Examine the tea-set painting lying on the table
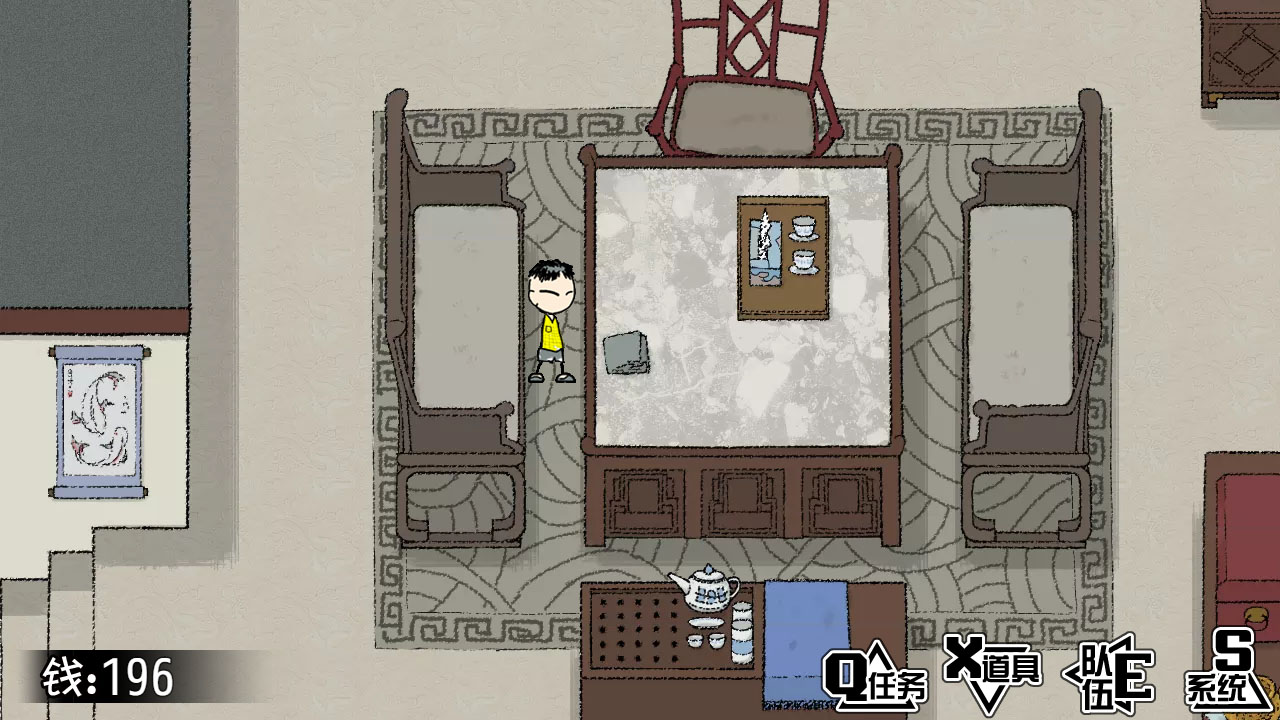 pyautogui.click(x=783, y=258)
